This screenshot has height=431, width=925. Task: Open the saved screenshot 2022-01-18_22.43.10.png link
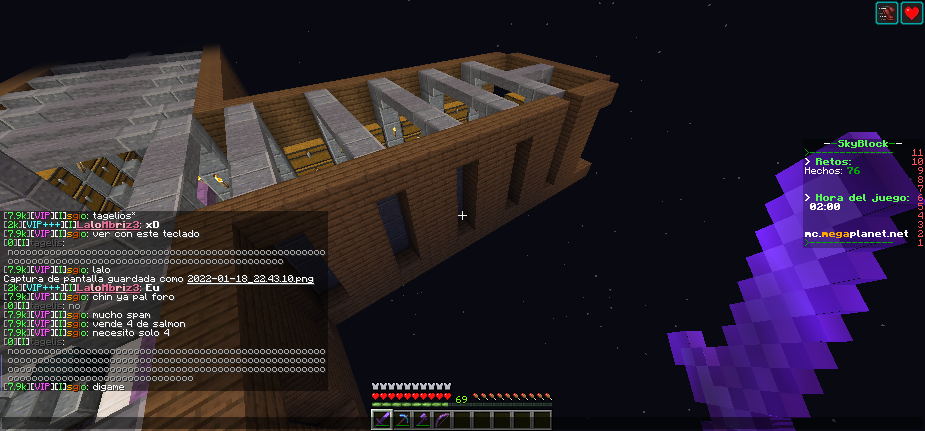click(x=250, y=279)
